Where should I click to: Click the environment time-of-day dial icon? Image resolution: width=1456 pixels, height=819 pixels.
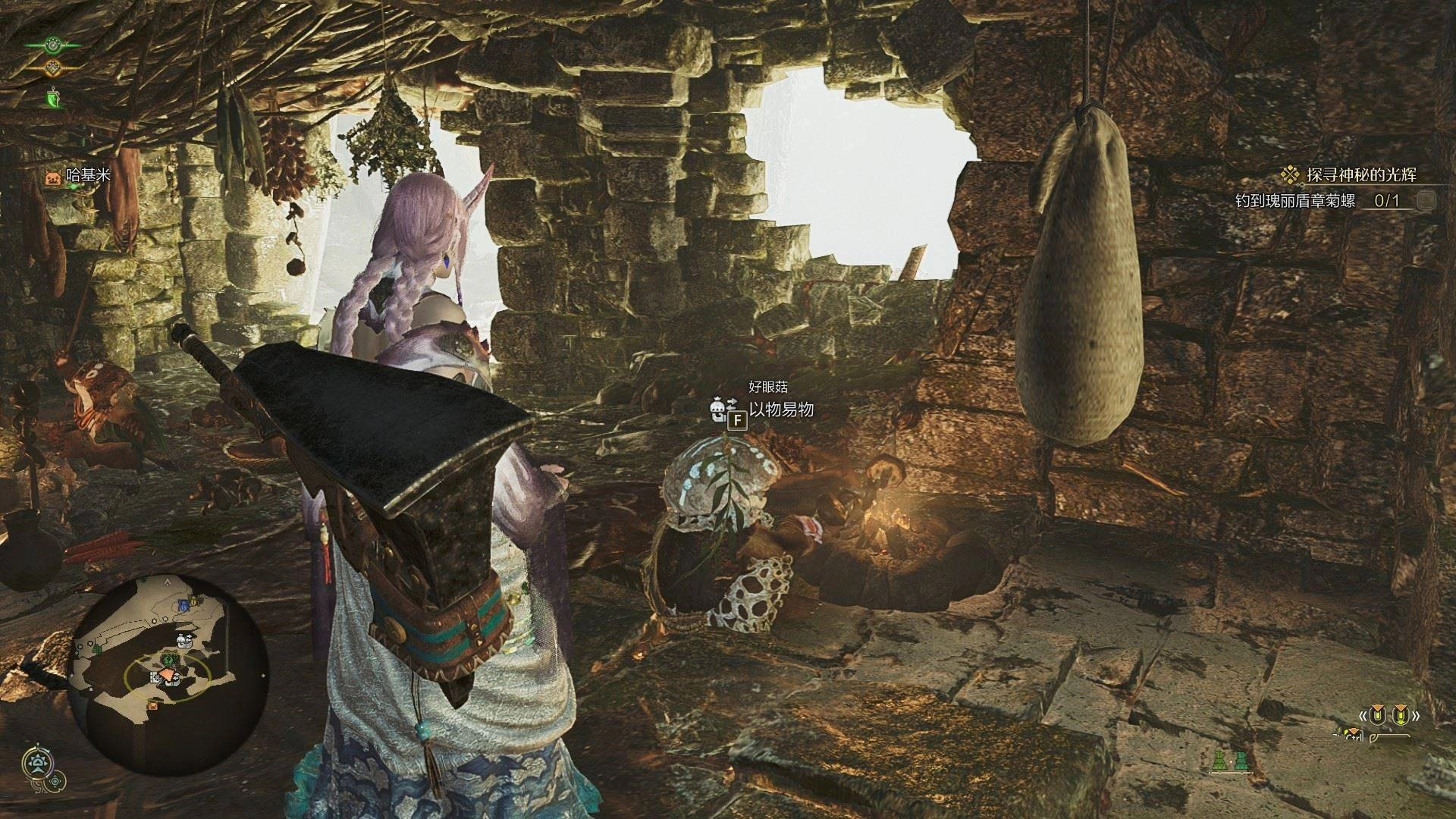(36, 764)
